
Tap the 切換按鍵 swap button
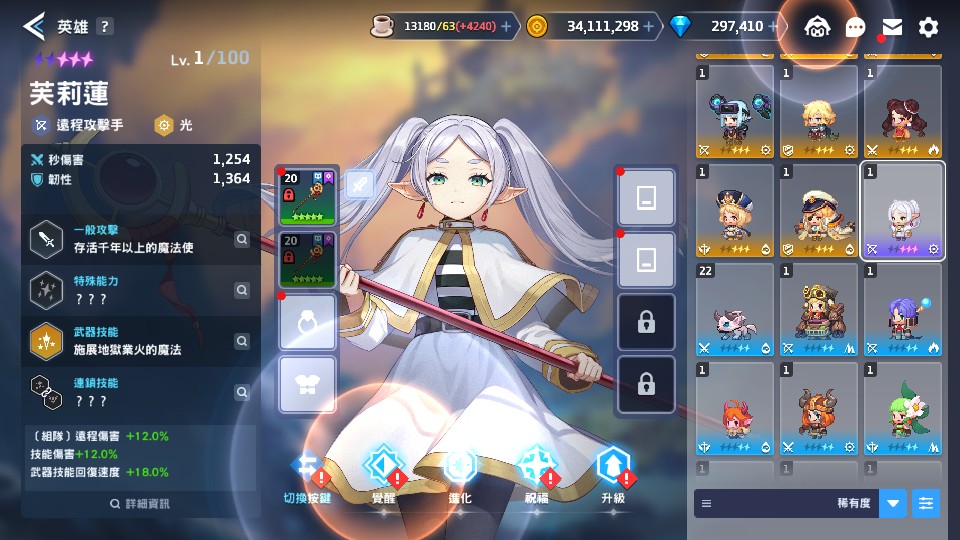(308, 468)
